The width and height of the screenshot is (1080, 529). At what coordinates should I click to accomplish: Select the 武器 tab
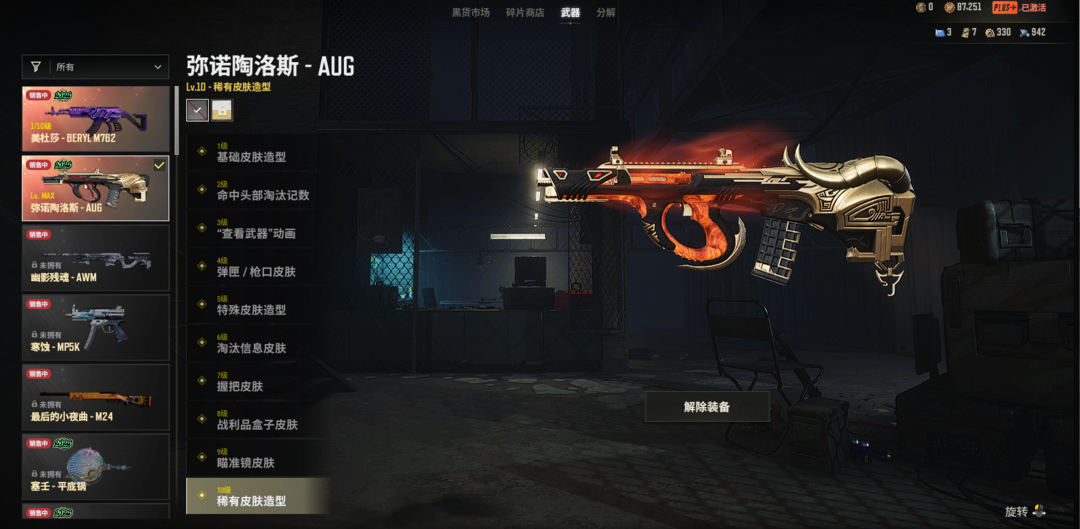[570, 13]
